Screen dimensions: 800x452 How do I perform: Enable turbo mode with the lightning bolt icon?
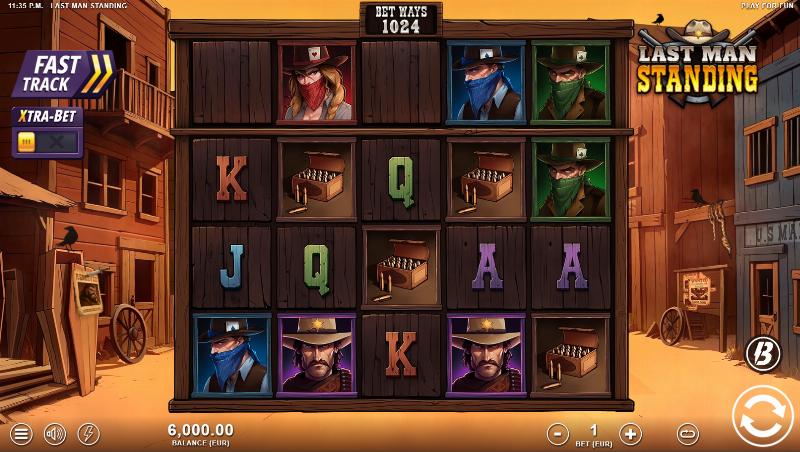point(88,434)
